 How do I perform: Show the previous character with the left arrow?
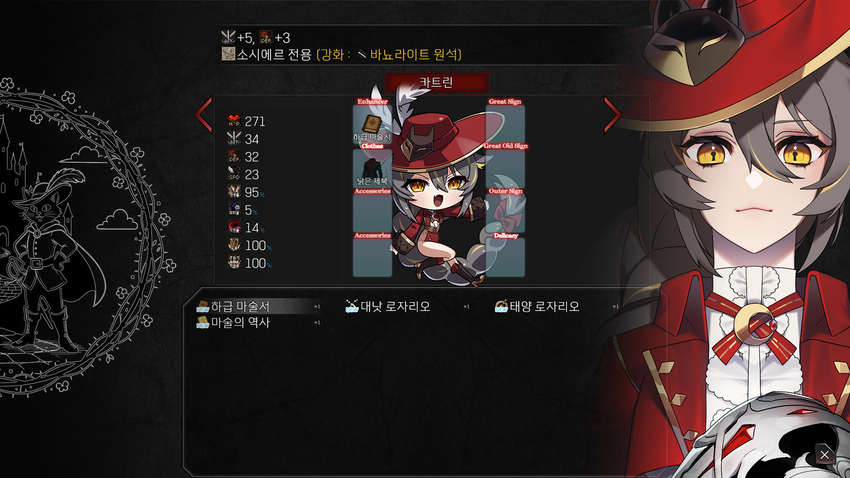[x=204, y=115]
